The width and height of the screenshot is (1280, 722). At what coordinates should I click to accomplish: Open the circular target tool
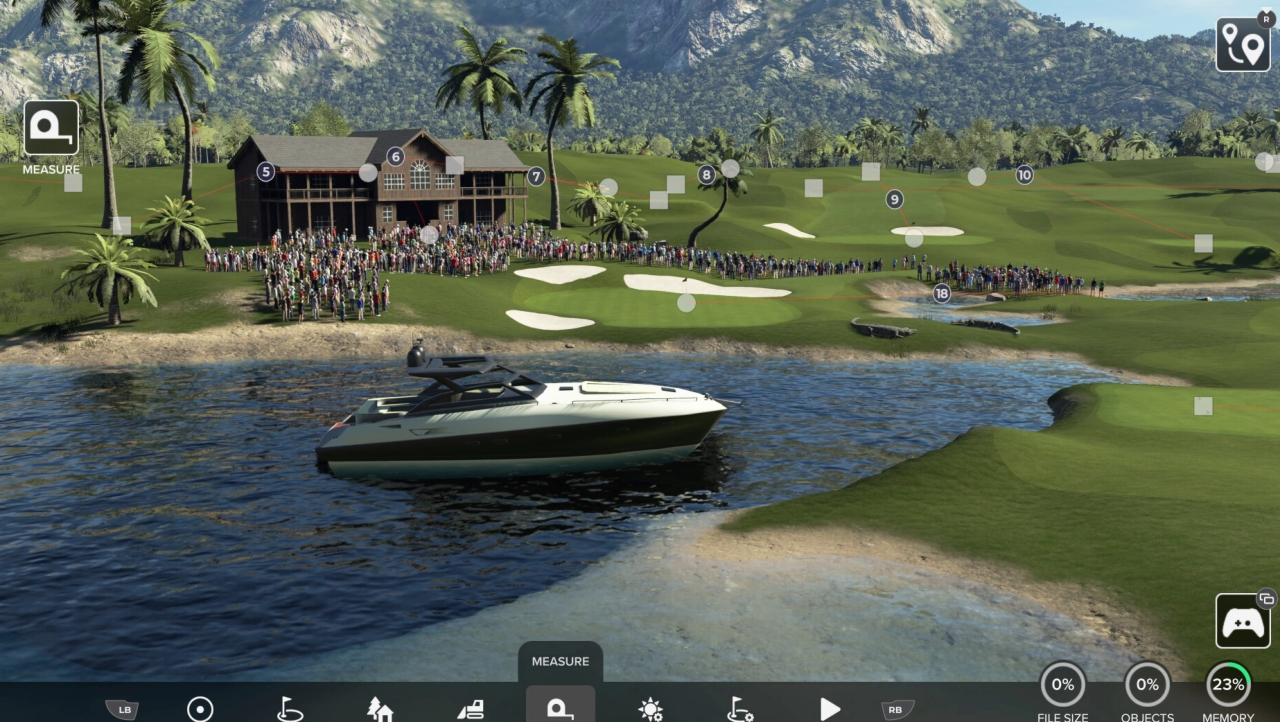click(x=200, y=709)
